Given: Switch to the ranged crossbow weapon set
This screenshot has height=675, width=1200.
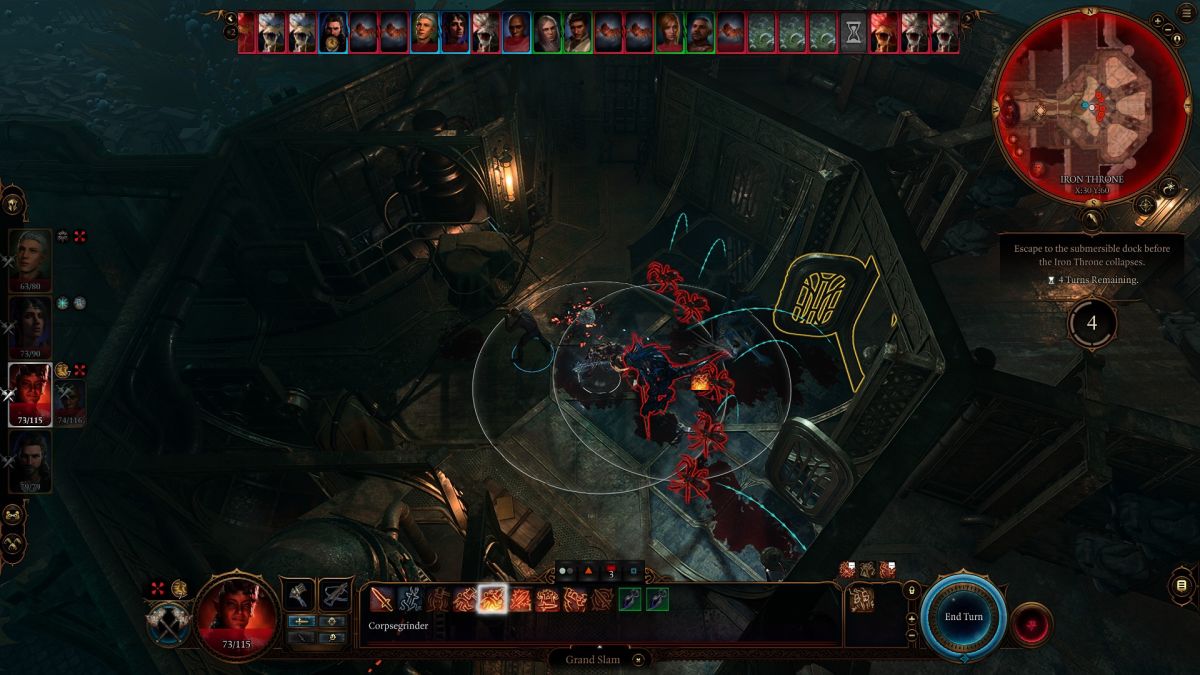Looking at the screenshot, I should click(x=335, y=595).
